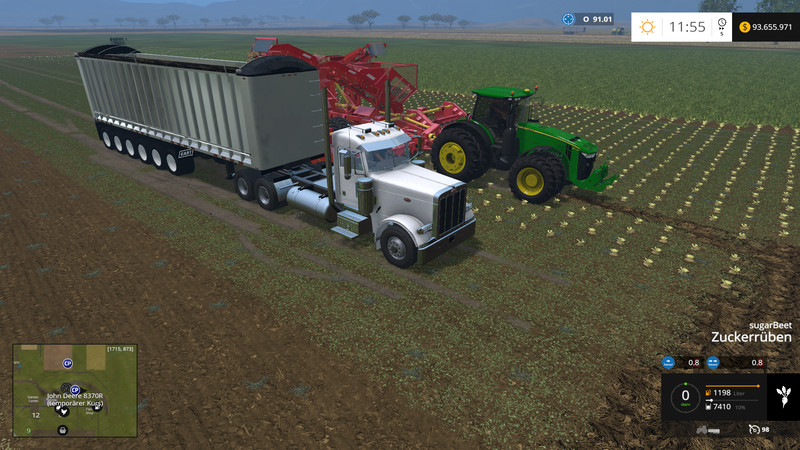The image size is (800, 450).
Task: Click the steering wheel marker on the minimap
Action: (x=65, y=387)
